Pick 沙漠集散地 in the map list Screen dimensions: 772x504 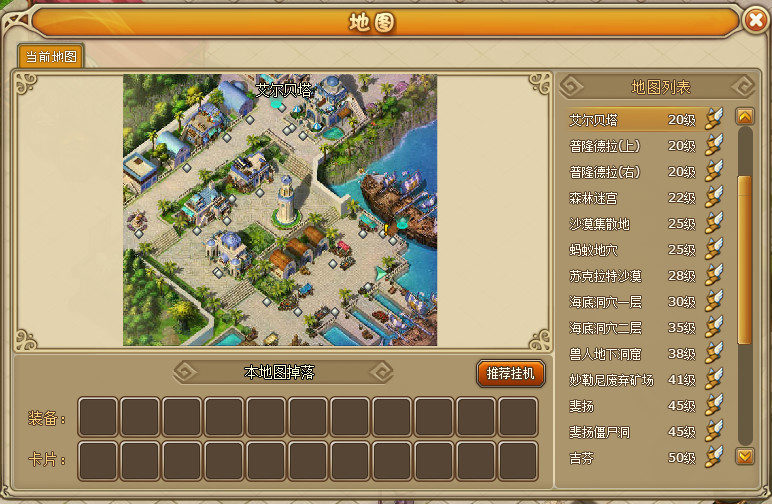click(632, 224)
